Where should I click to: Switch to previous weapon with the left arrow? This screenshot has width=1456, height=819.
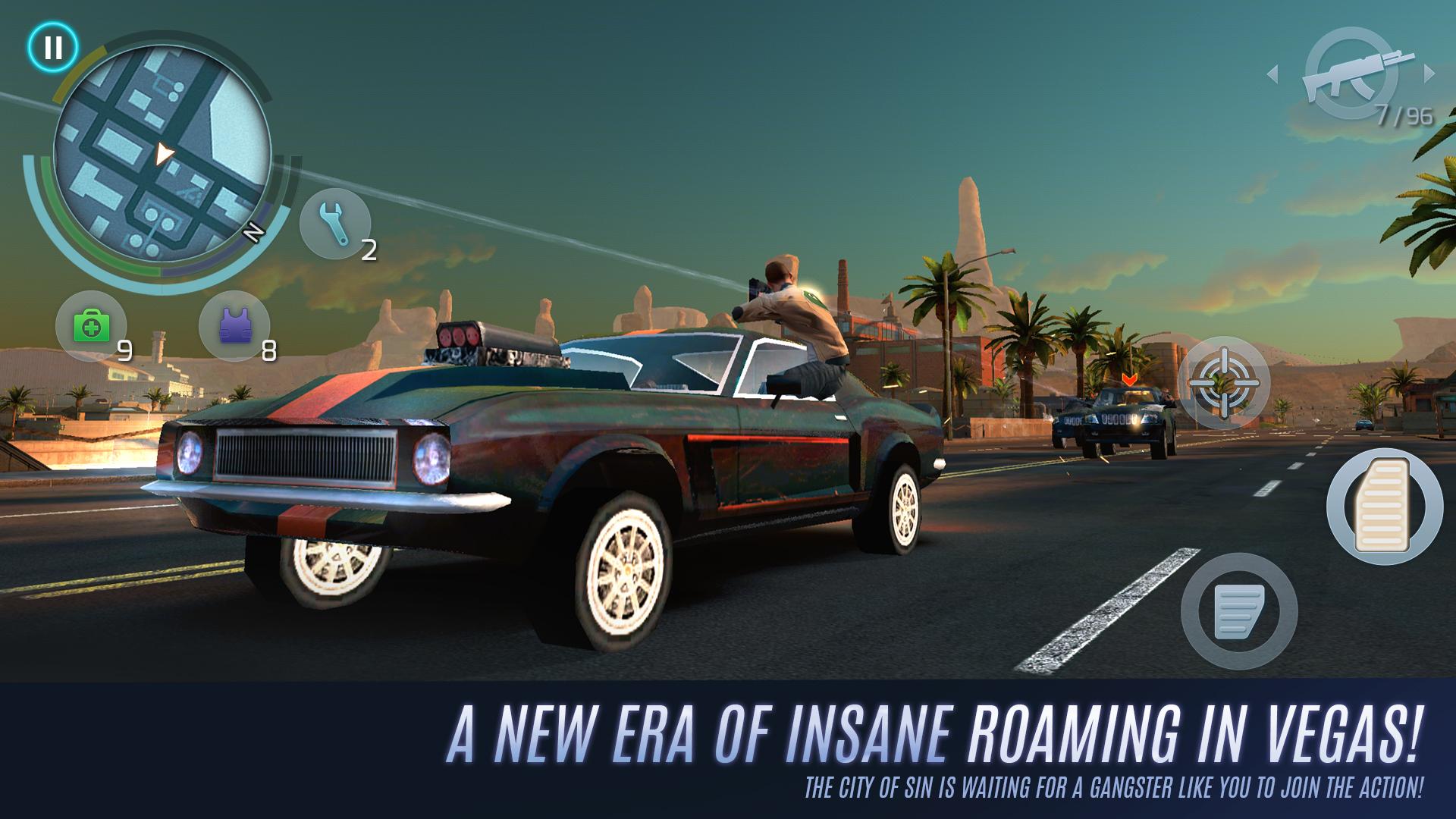point(1274,72)
